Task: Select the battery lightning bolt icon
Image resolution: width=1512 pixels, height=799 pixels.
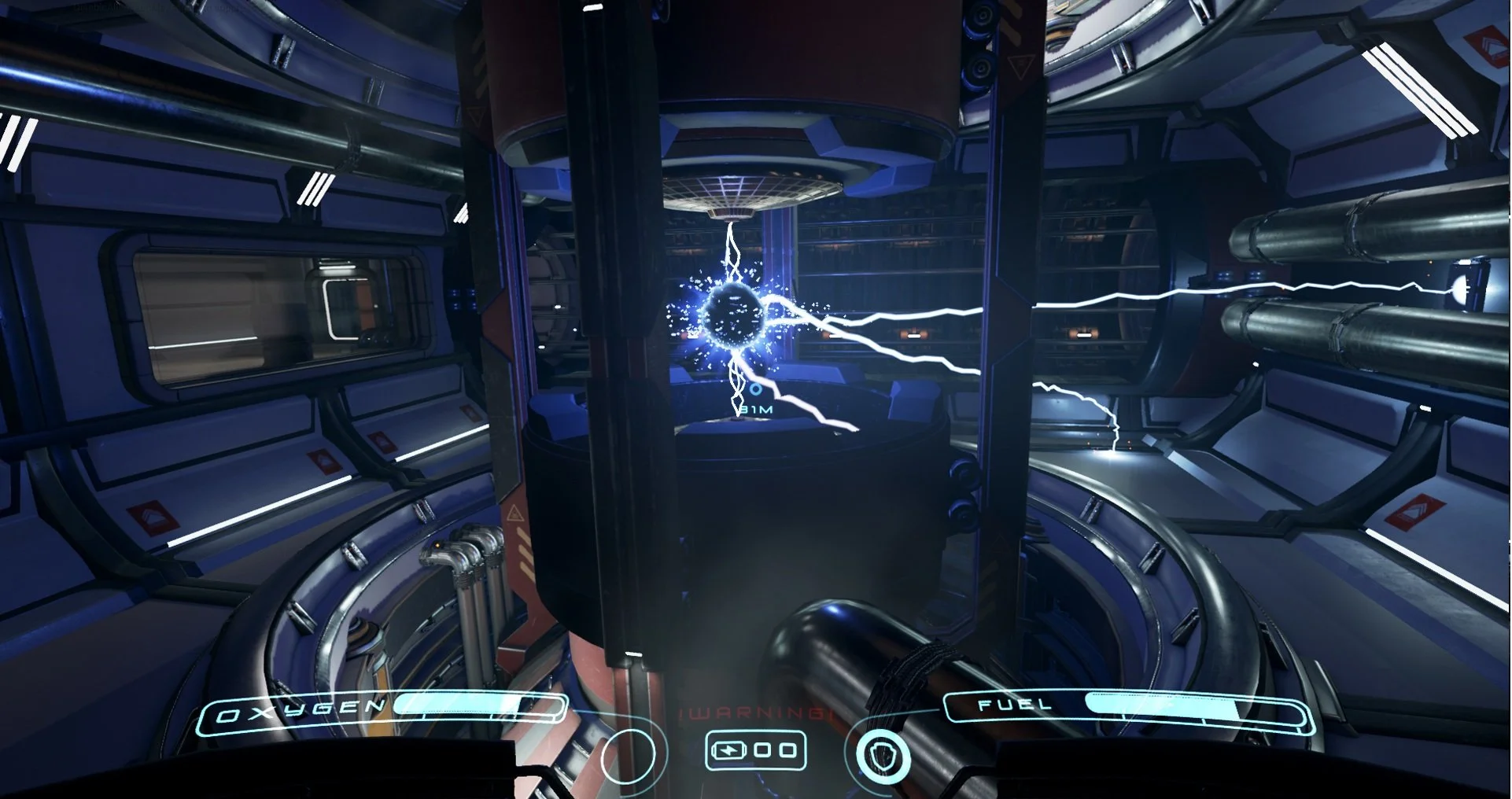Action: point(729,750)
